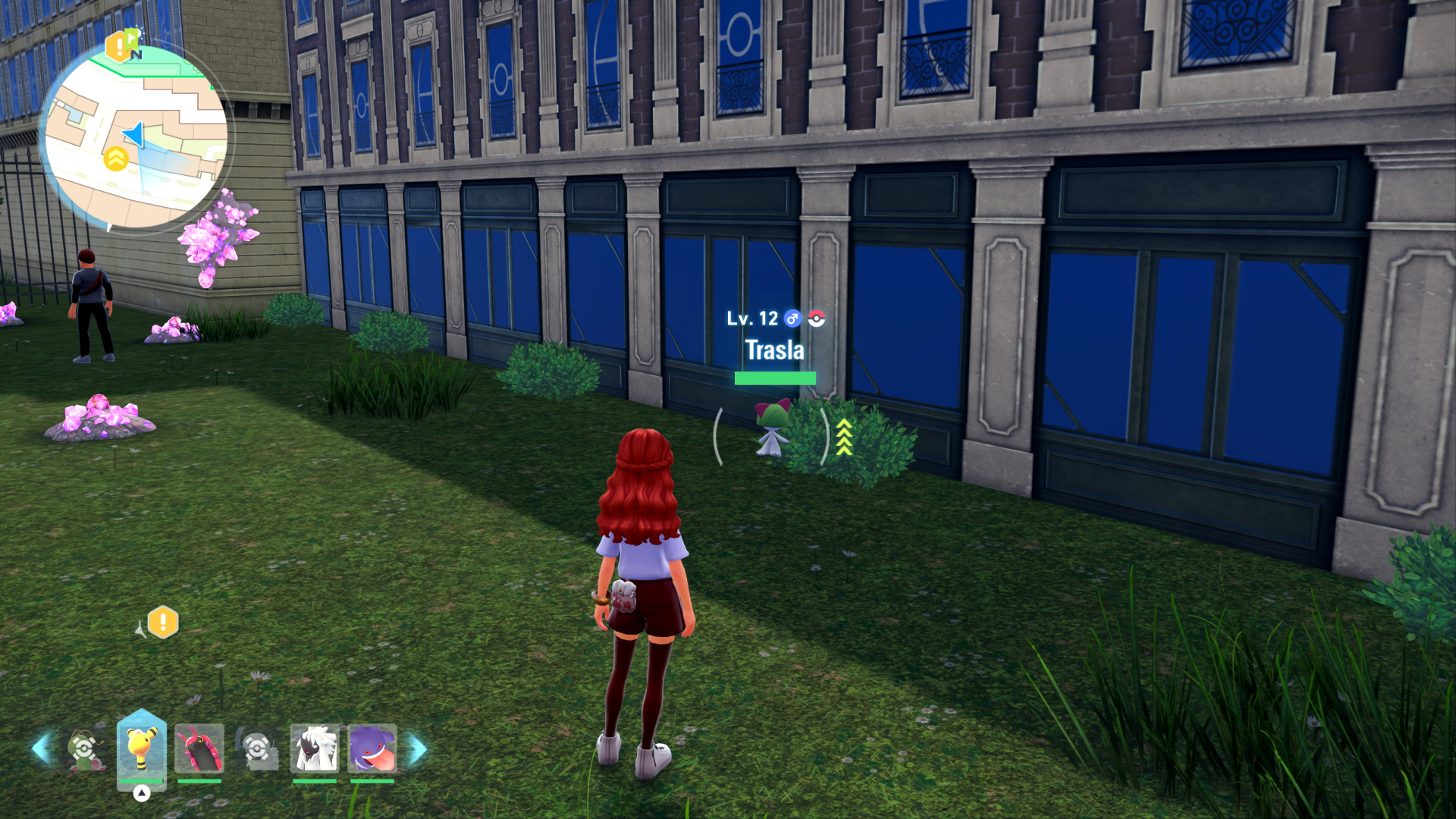Choose the red Scolipede party slot
1456x819 pixels.
pos(199,748)
